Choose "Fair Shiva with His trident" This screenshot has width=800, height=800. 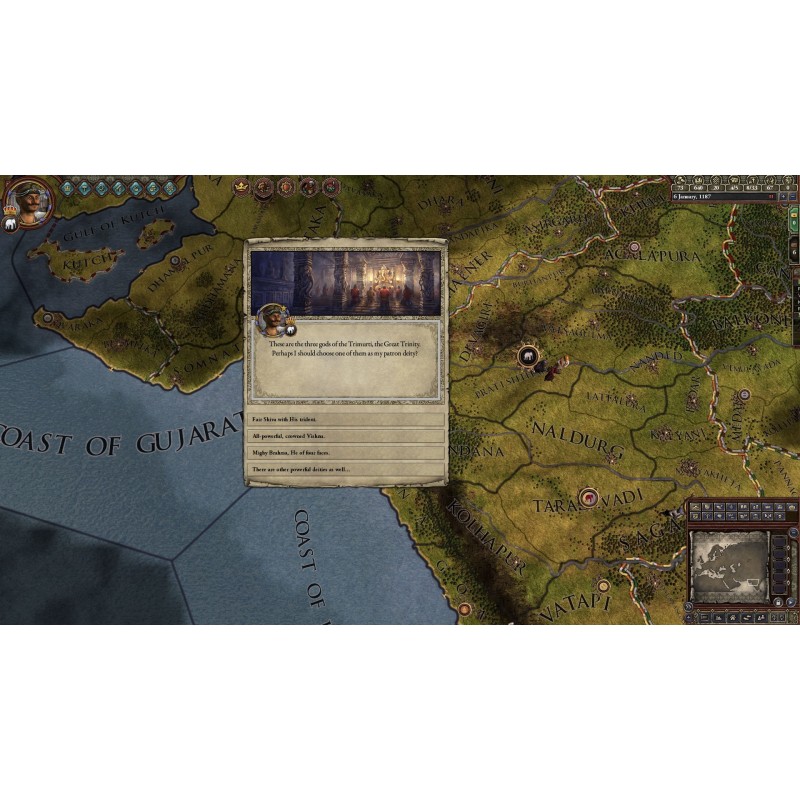[346, 420]
